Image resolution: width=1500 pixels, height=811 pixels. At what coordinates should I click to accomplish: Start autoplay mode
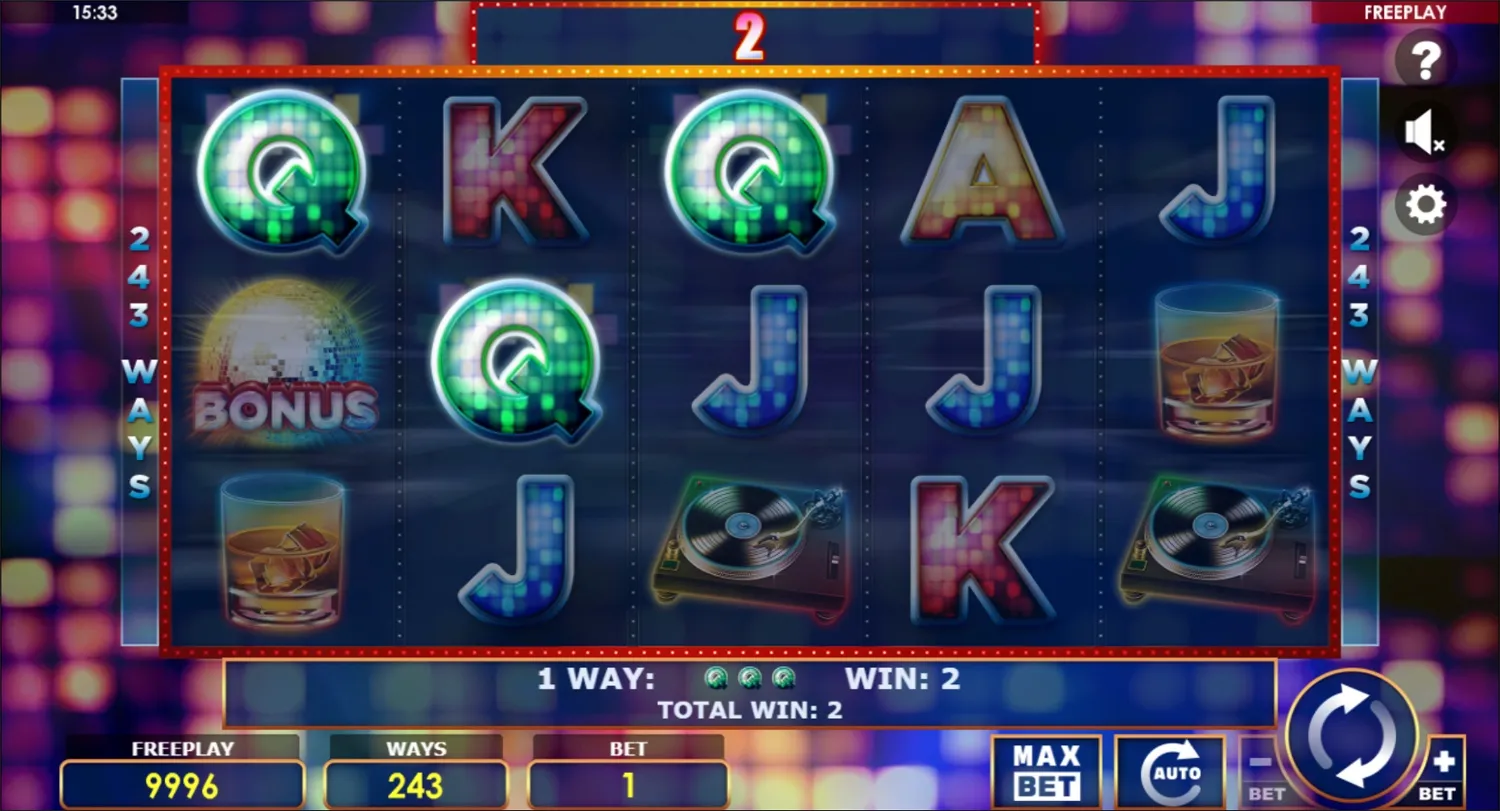tap(1172, 770)
